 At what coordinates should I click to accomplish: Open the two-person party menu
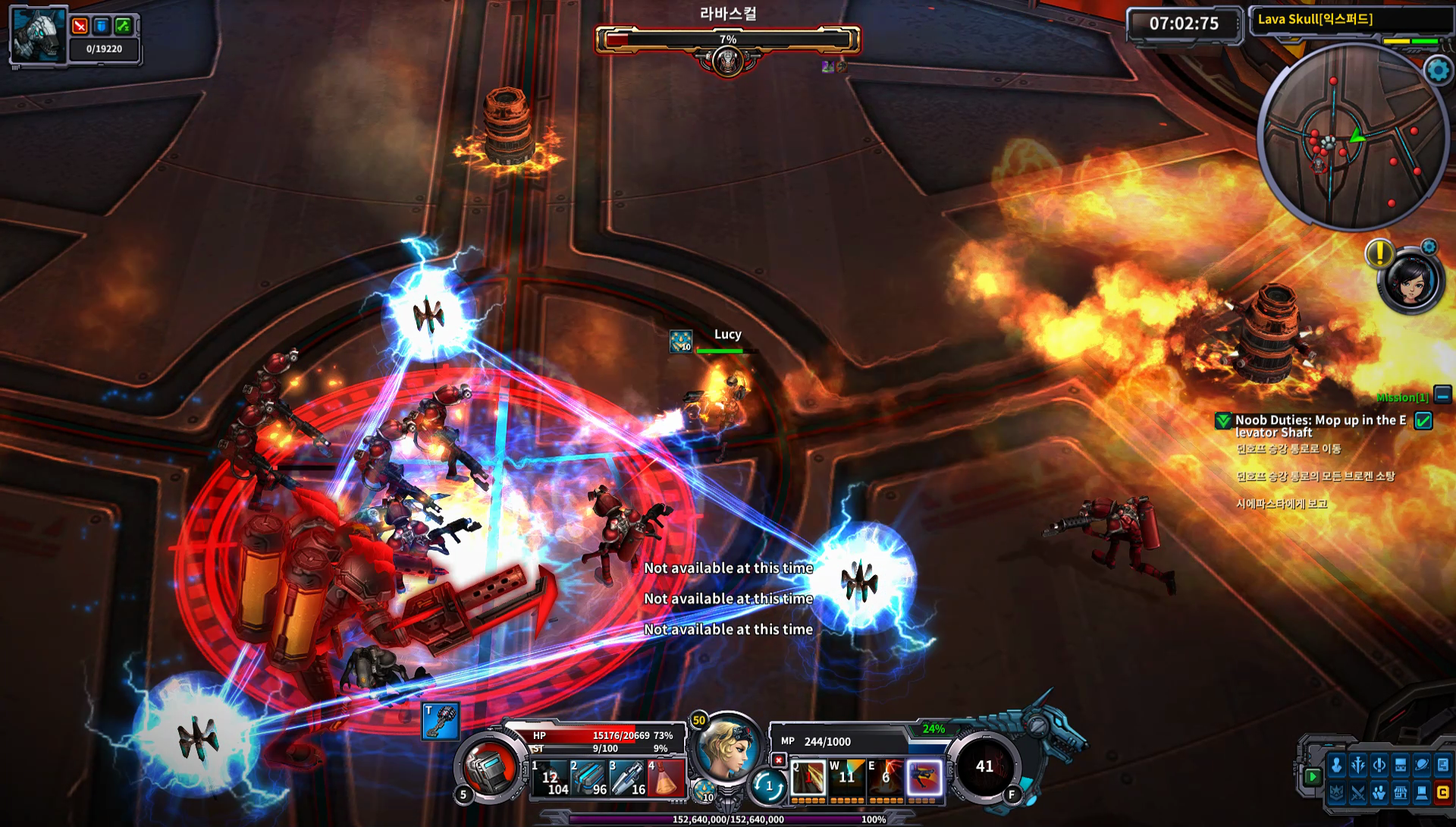click(x=1379, y=794)
